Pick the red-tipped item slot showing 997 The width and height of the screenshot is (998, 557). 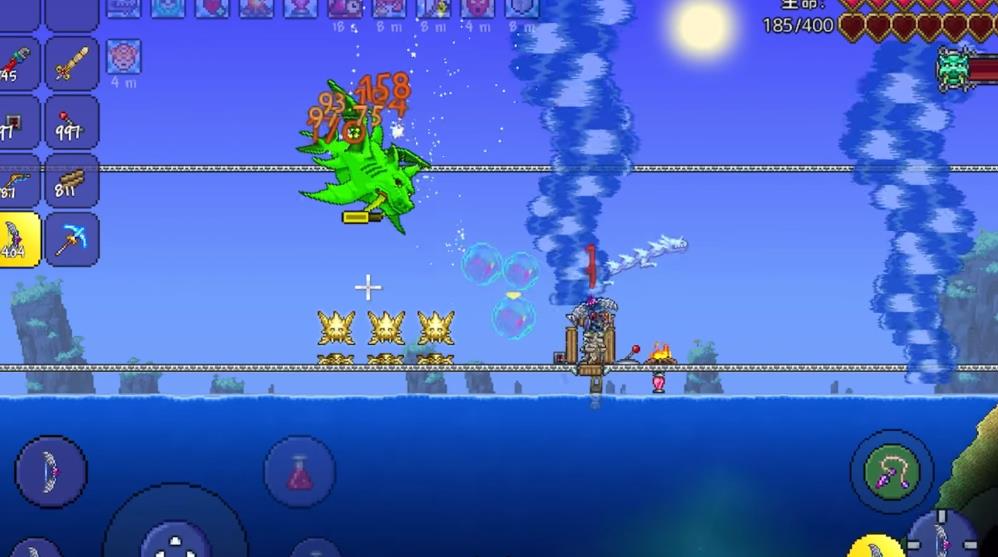[x=72, y=122]
